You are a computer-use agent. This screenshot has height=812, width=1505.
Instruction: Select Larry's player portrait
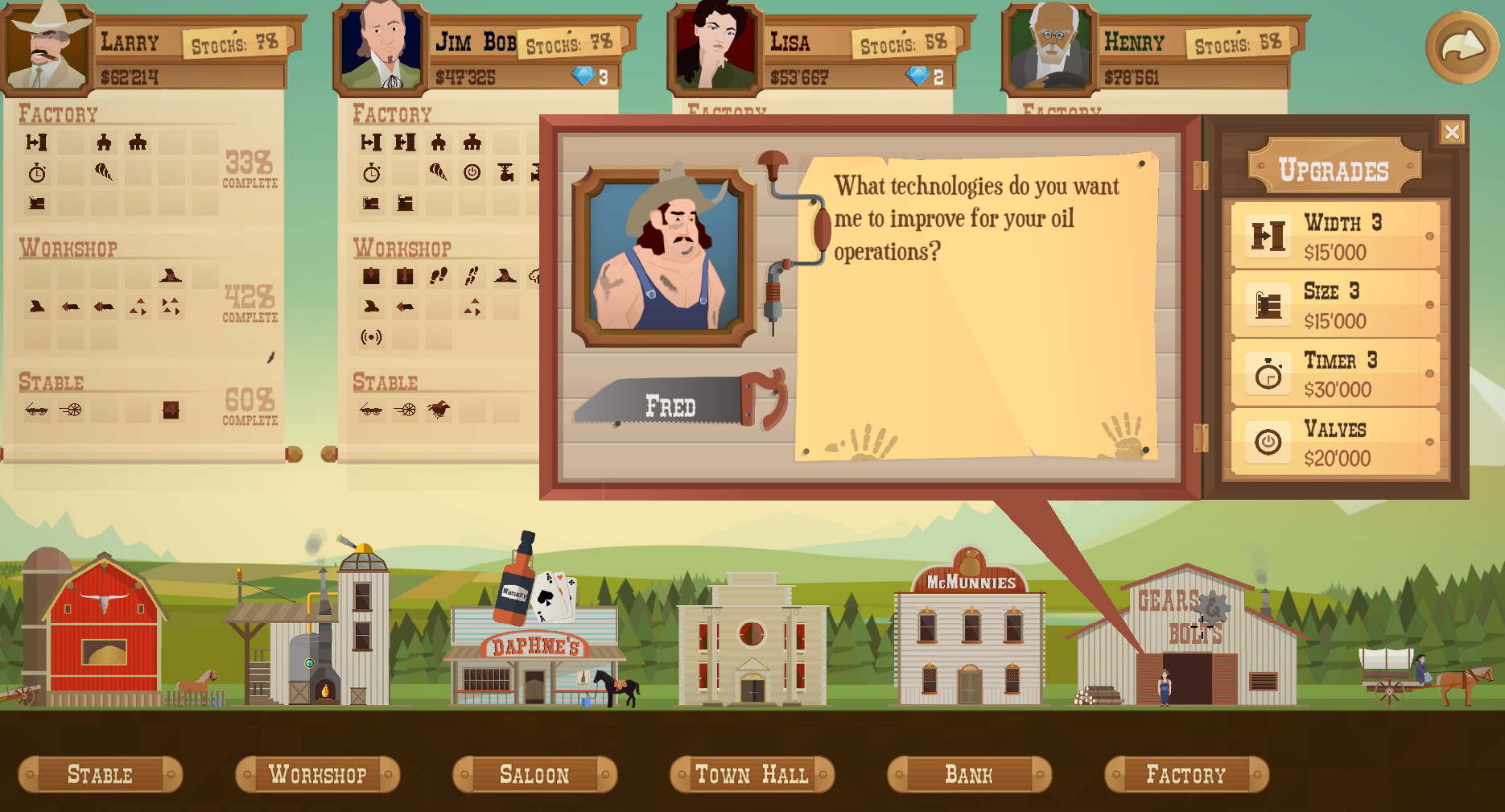(x=47, y=47)
